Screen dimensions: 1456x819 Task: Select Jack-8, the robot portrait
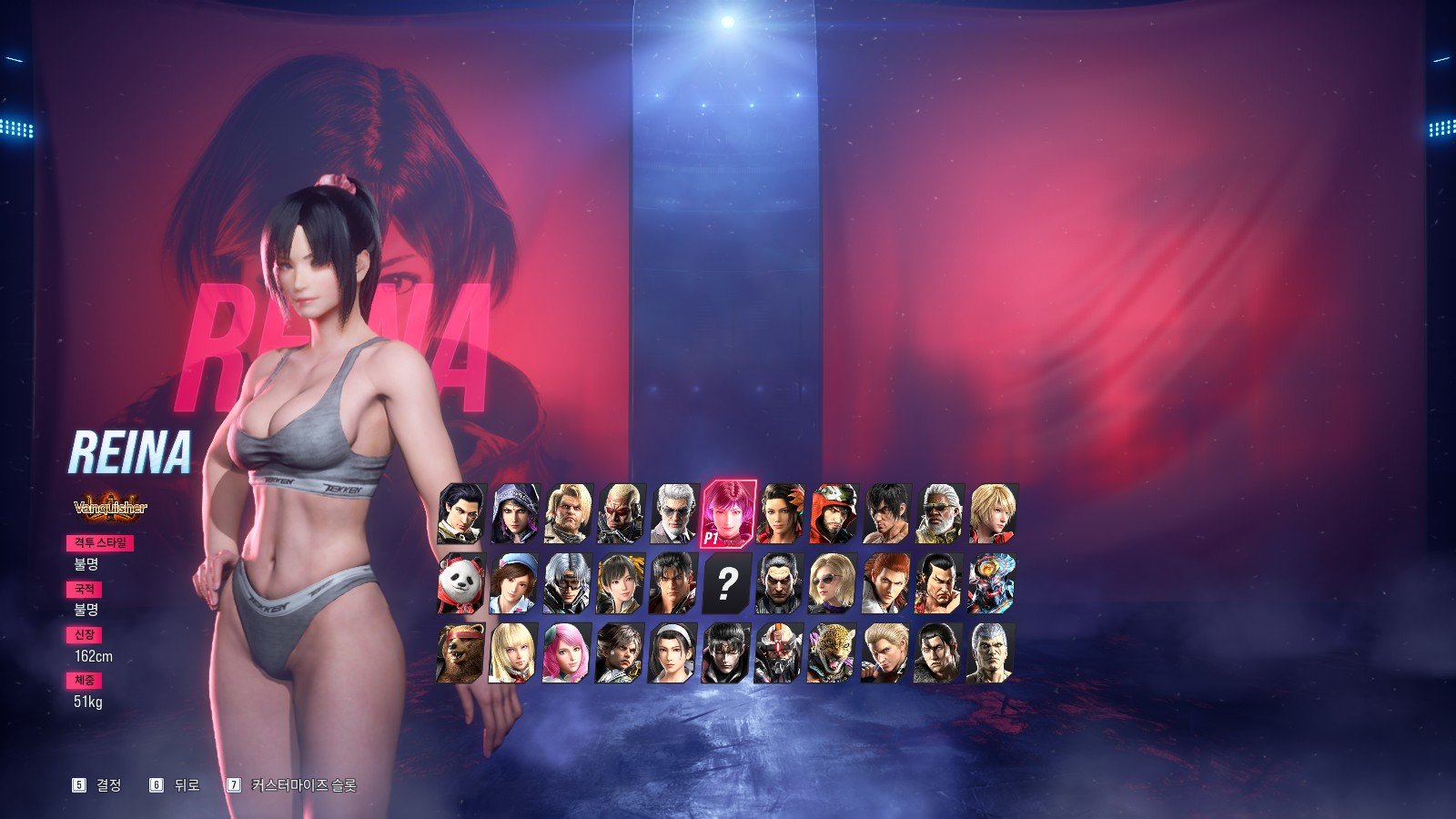[x=779, y=652]
